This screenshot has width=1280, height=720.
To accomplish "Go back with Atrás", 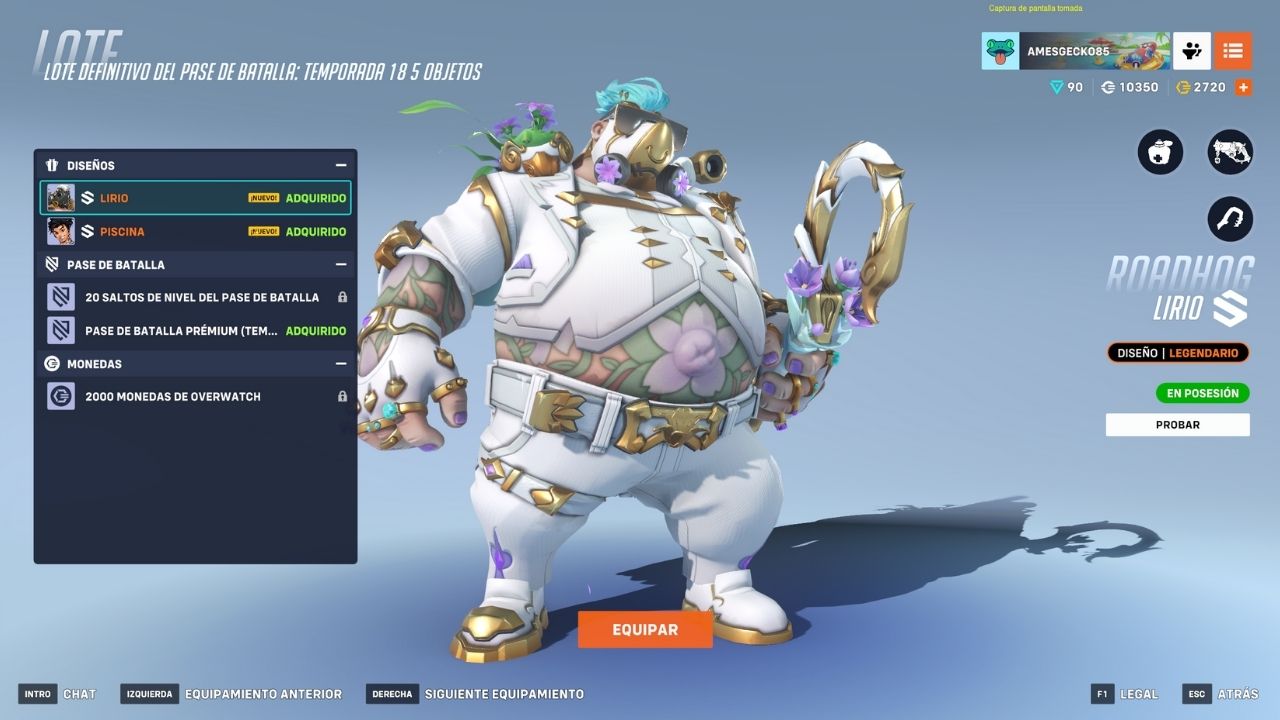I will point(1221,694).
